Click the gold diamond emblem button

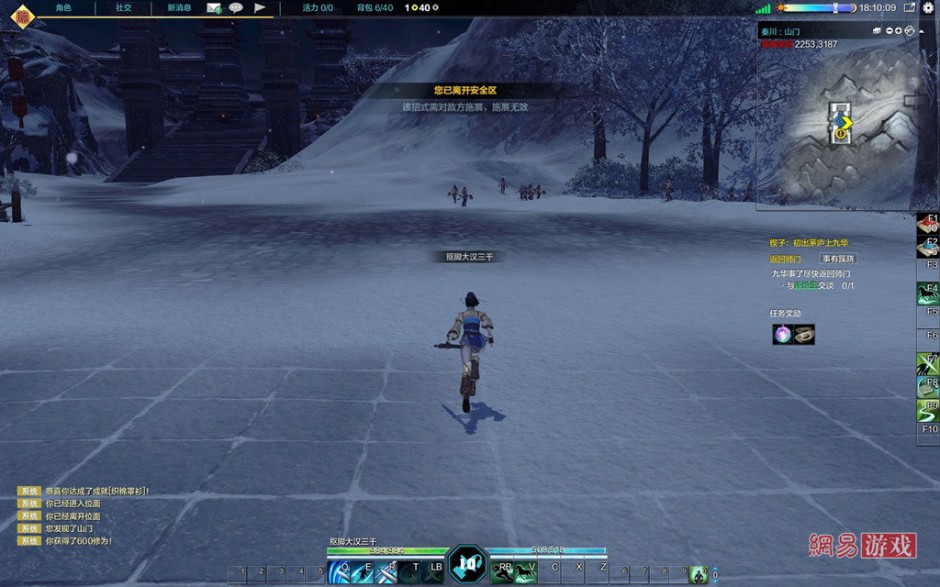tap(21, 16)
